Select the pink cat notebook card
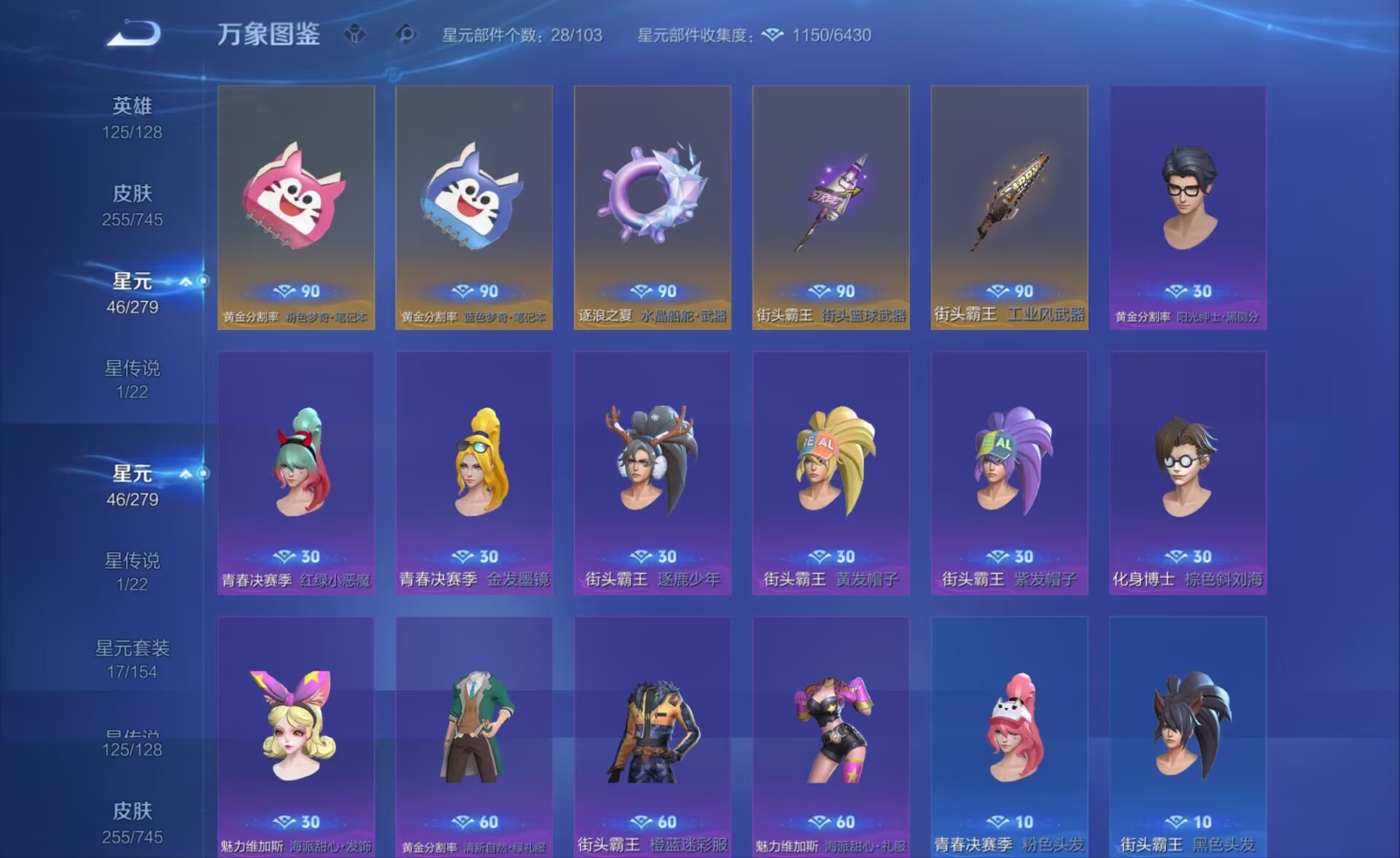The height and width of the screenshot is (858, 1400). (x=296, y=207)
